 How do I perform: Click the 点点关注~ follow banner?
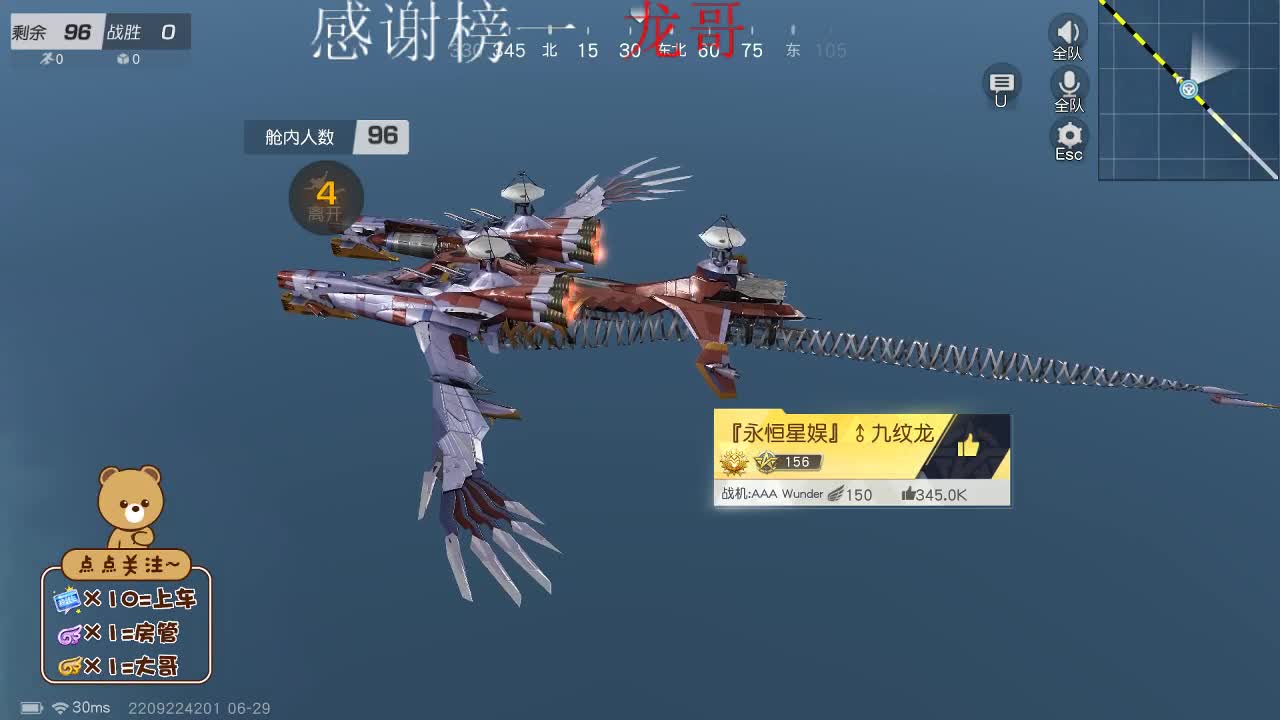[x=125, y=563]
